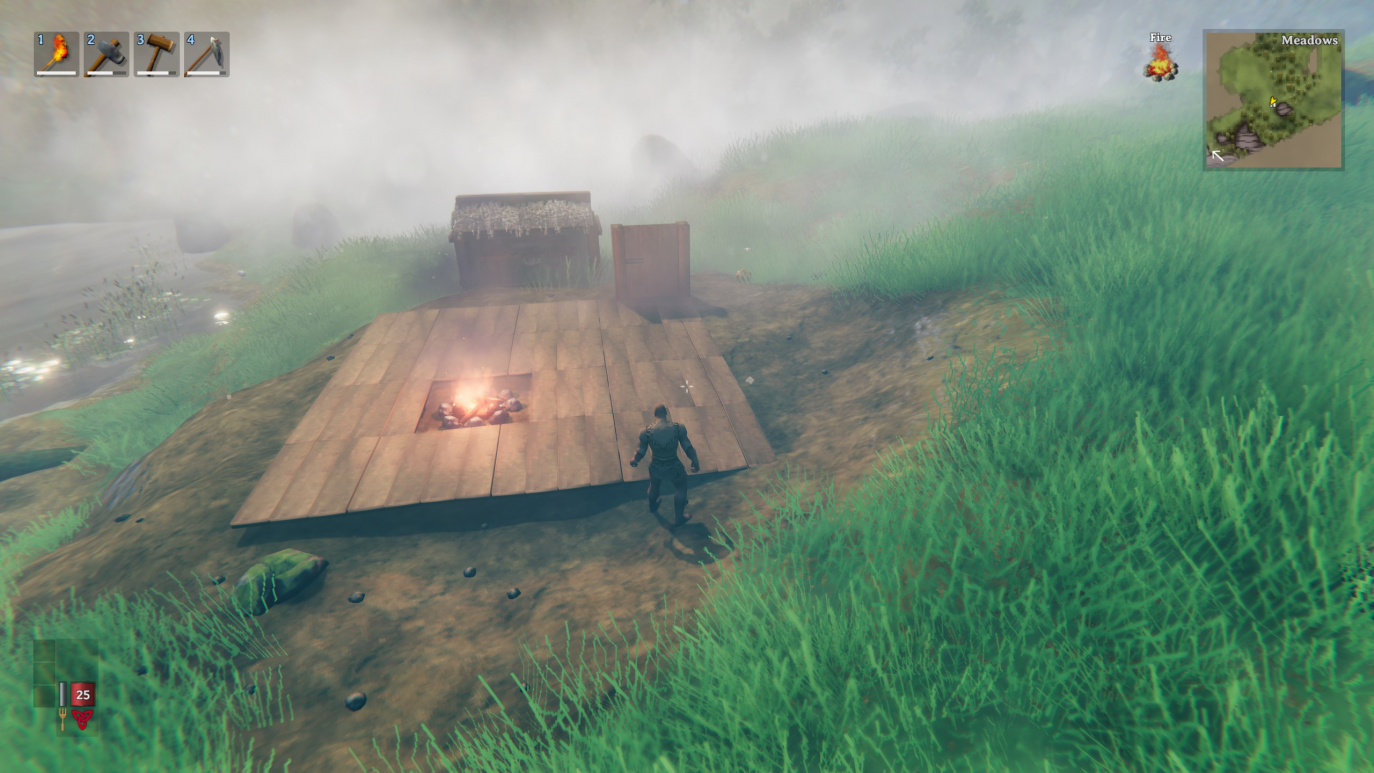
Task: Click the Fire label above the campfire icon
Action: pyautogui.click(x=1160, y=37)
